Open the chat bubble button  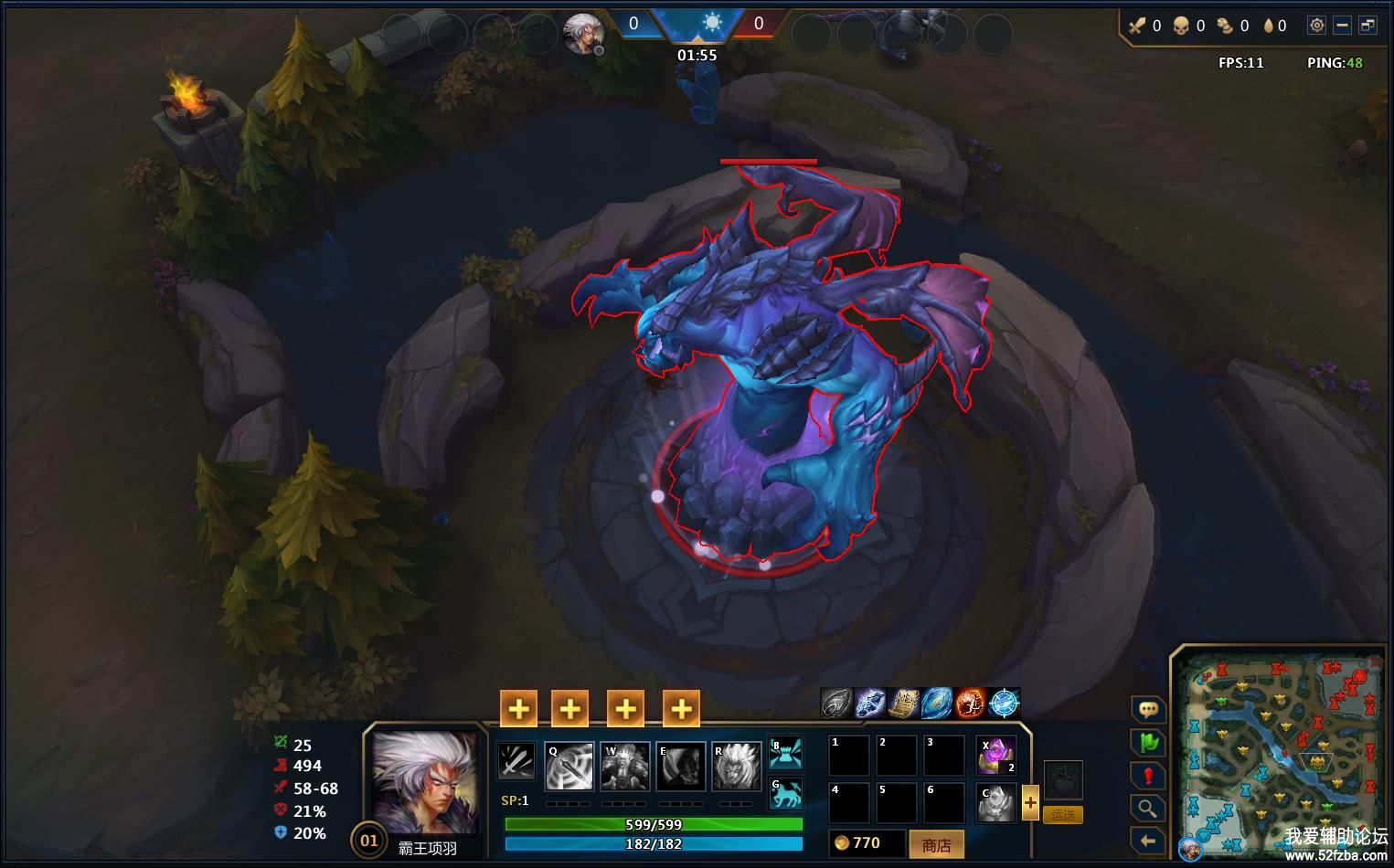[1148, 709]
